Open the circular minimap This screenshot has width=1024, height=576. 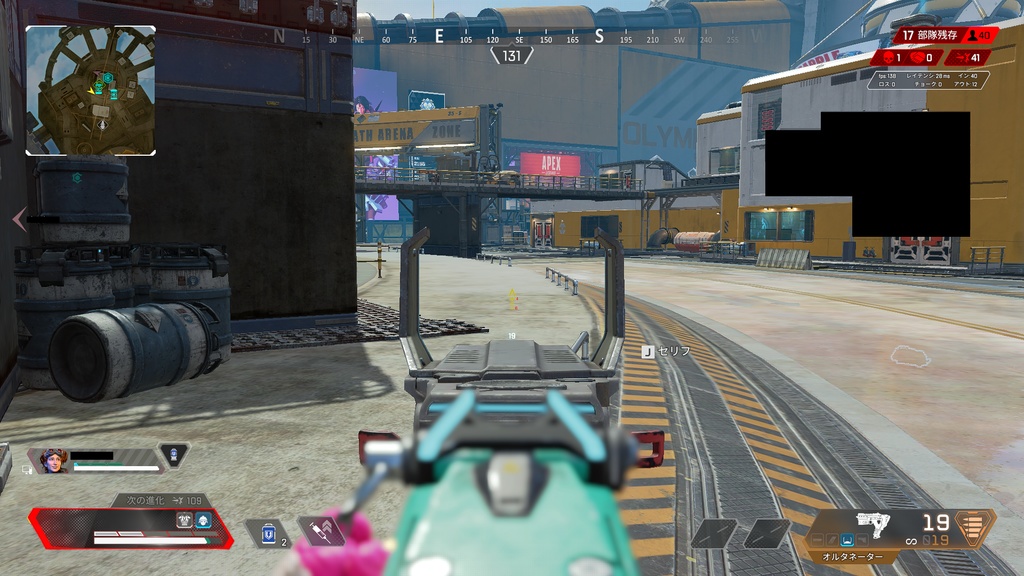(90, 90)
